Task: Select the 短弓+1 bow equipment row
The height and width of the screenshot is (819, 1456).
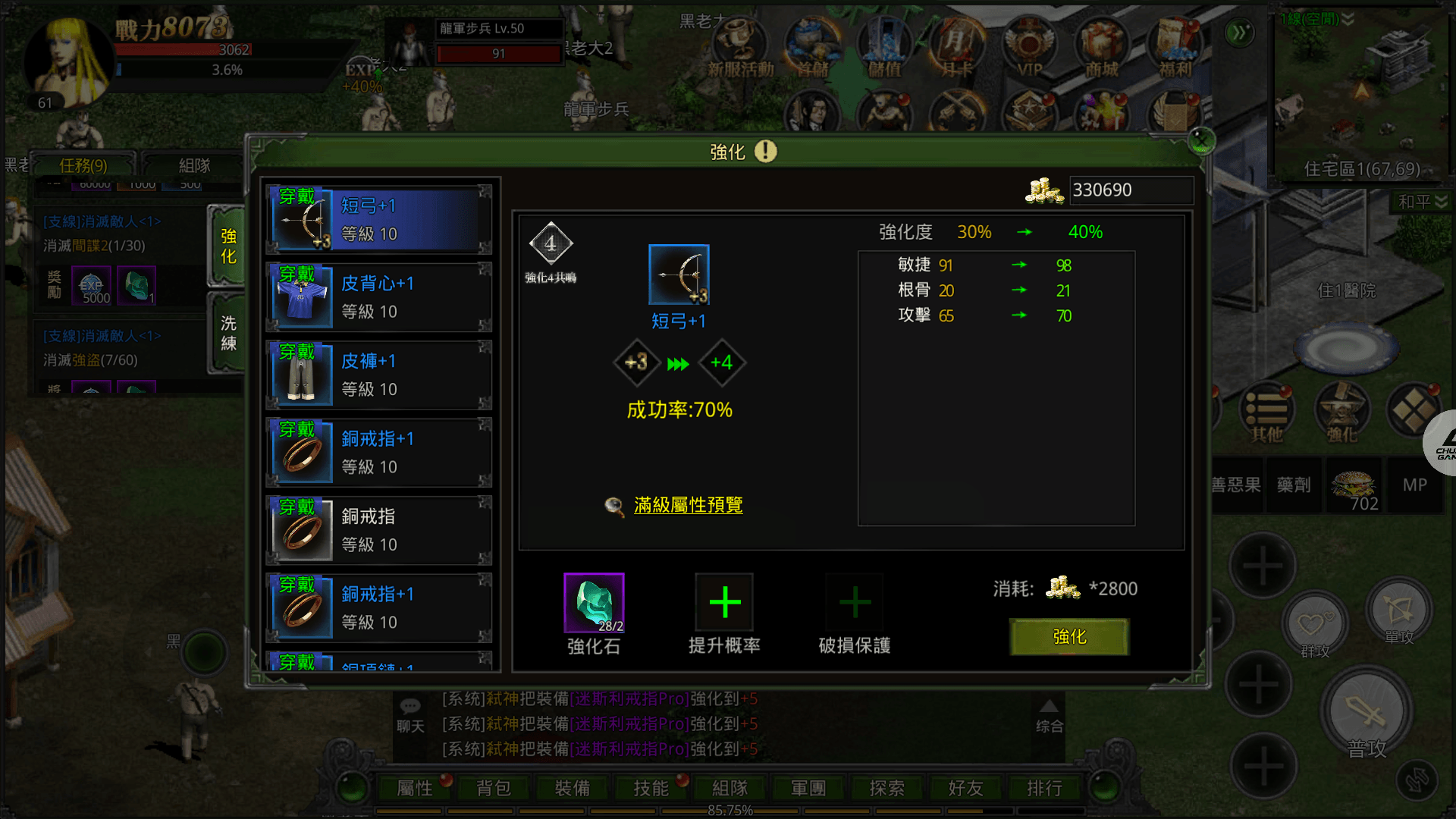Action: [x=379, y=220]
